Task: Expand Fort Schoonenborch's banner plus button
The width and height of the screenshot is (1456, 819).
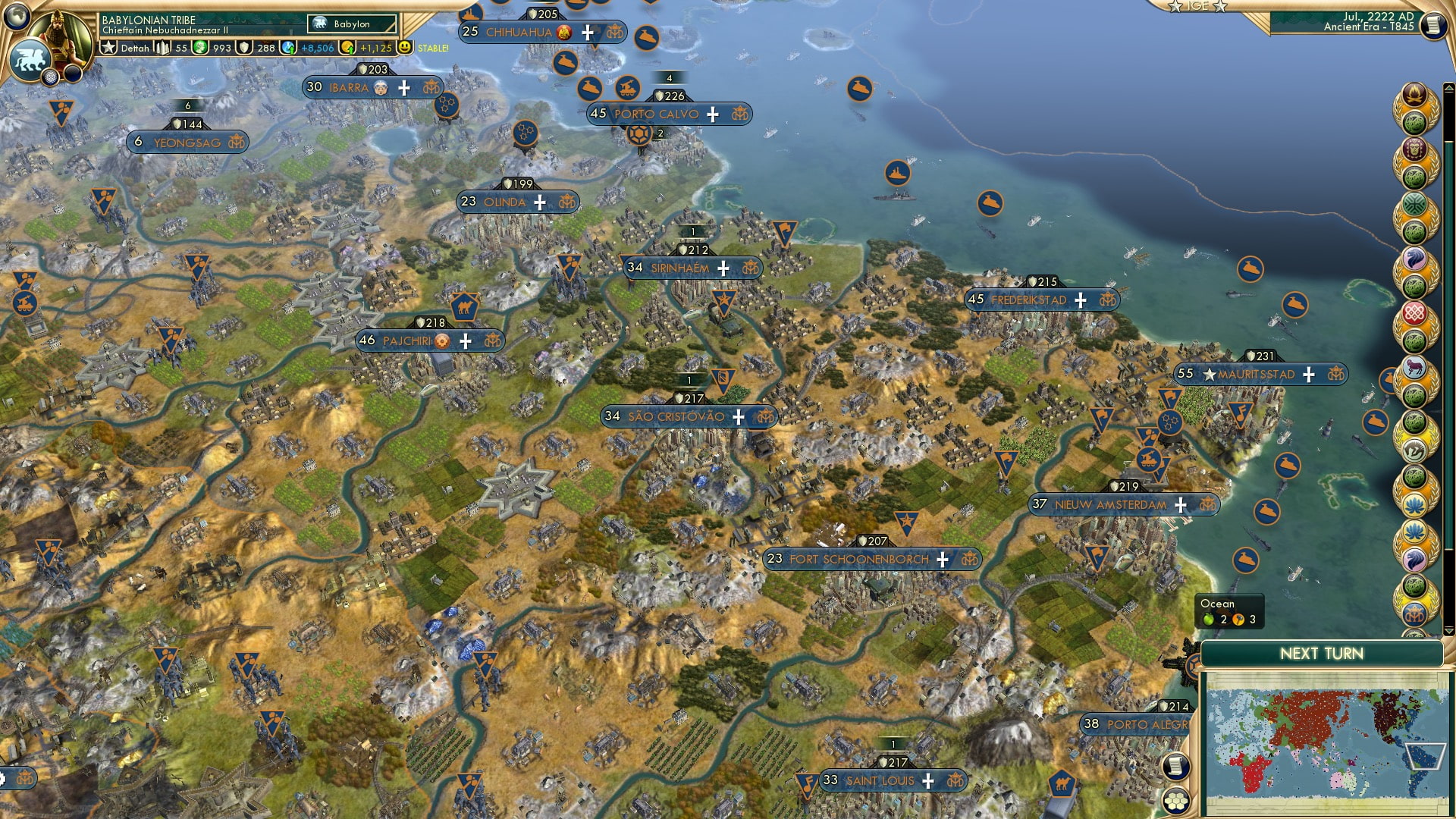Action: tap(942, 559)
